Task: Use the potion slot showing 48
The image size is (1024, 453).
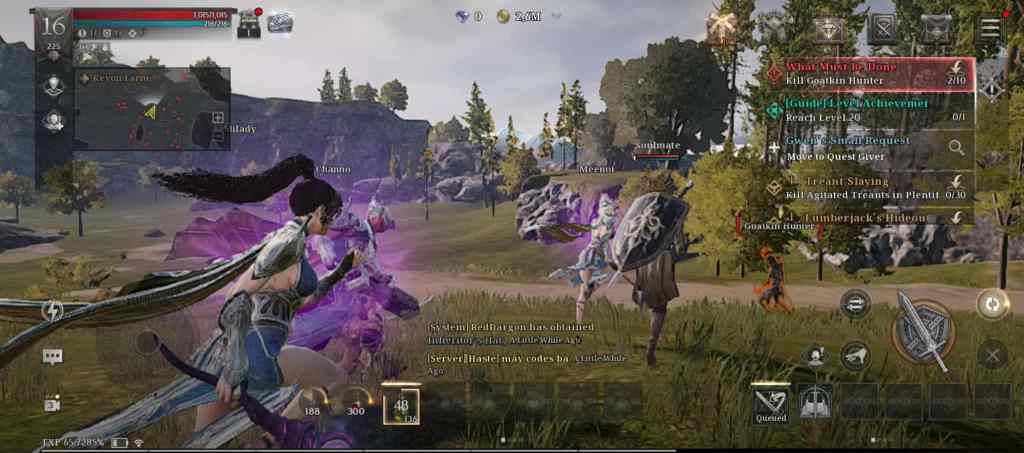Action: click(x=401, y=404)
